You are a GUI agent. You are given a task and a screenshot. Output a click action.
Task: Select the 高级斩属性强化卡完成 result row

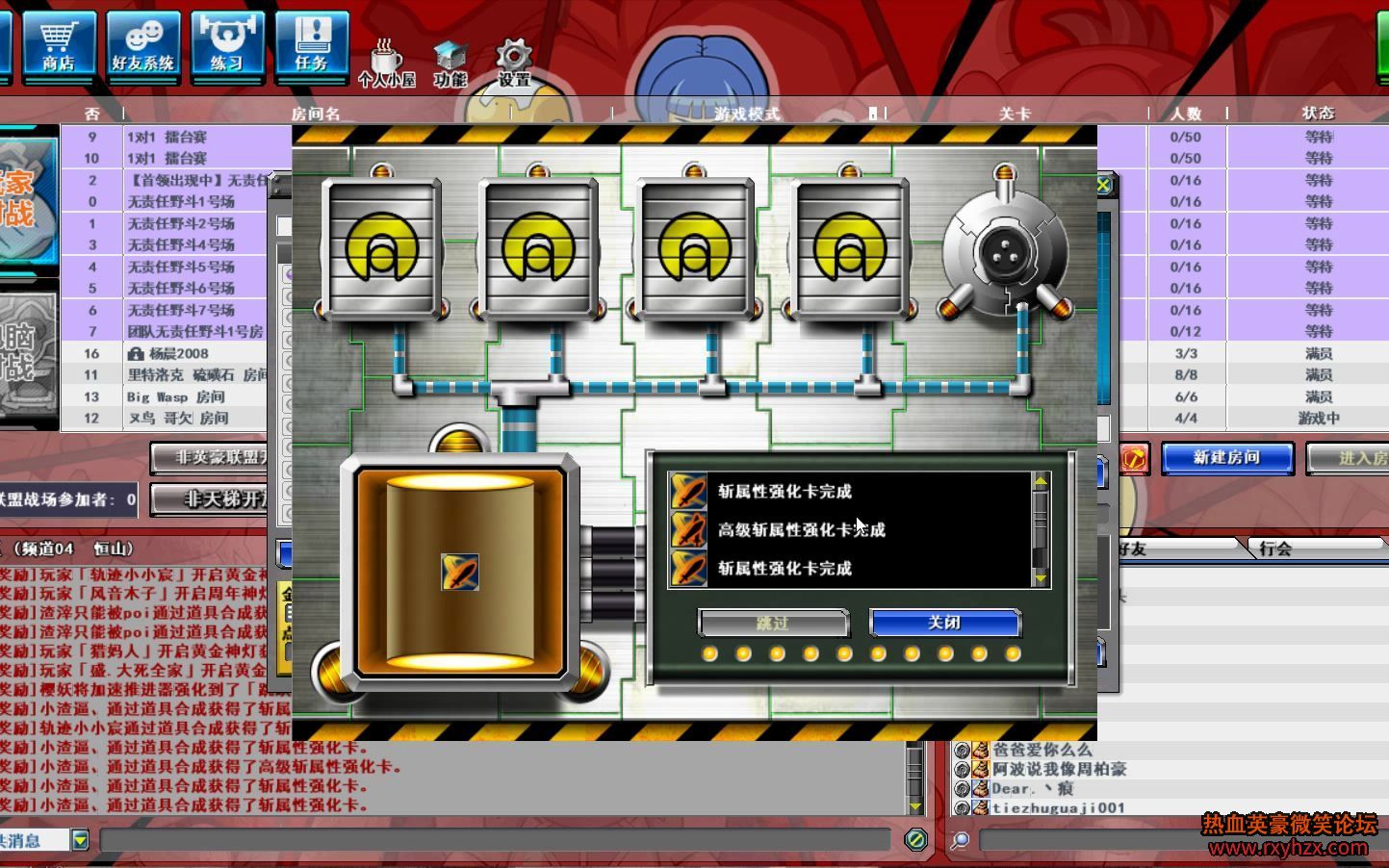[801, 530]
